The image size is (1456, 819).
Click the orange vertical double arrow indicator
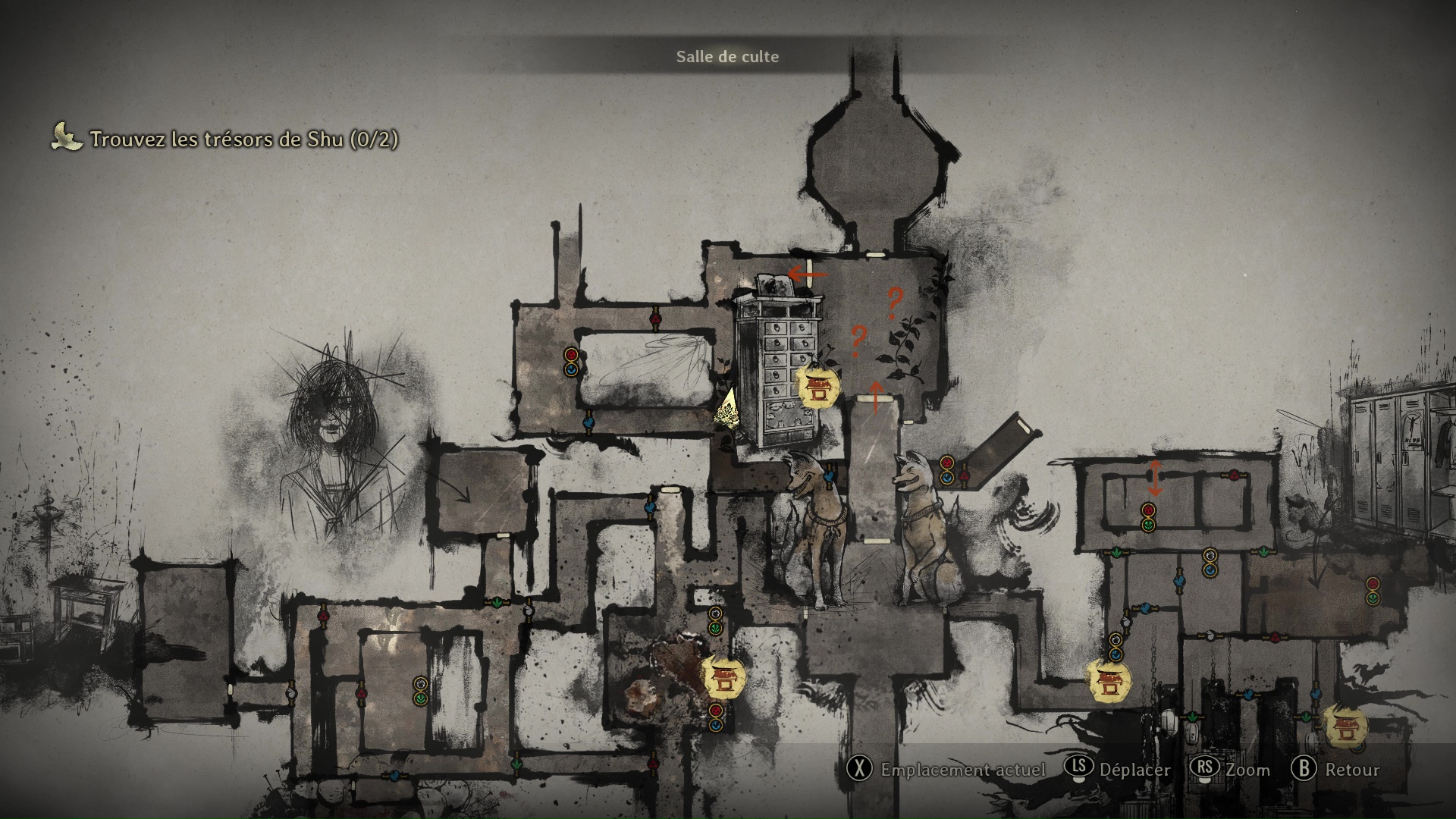click(x=1156, y=479)
